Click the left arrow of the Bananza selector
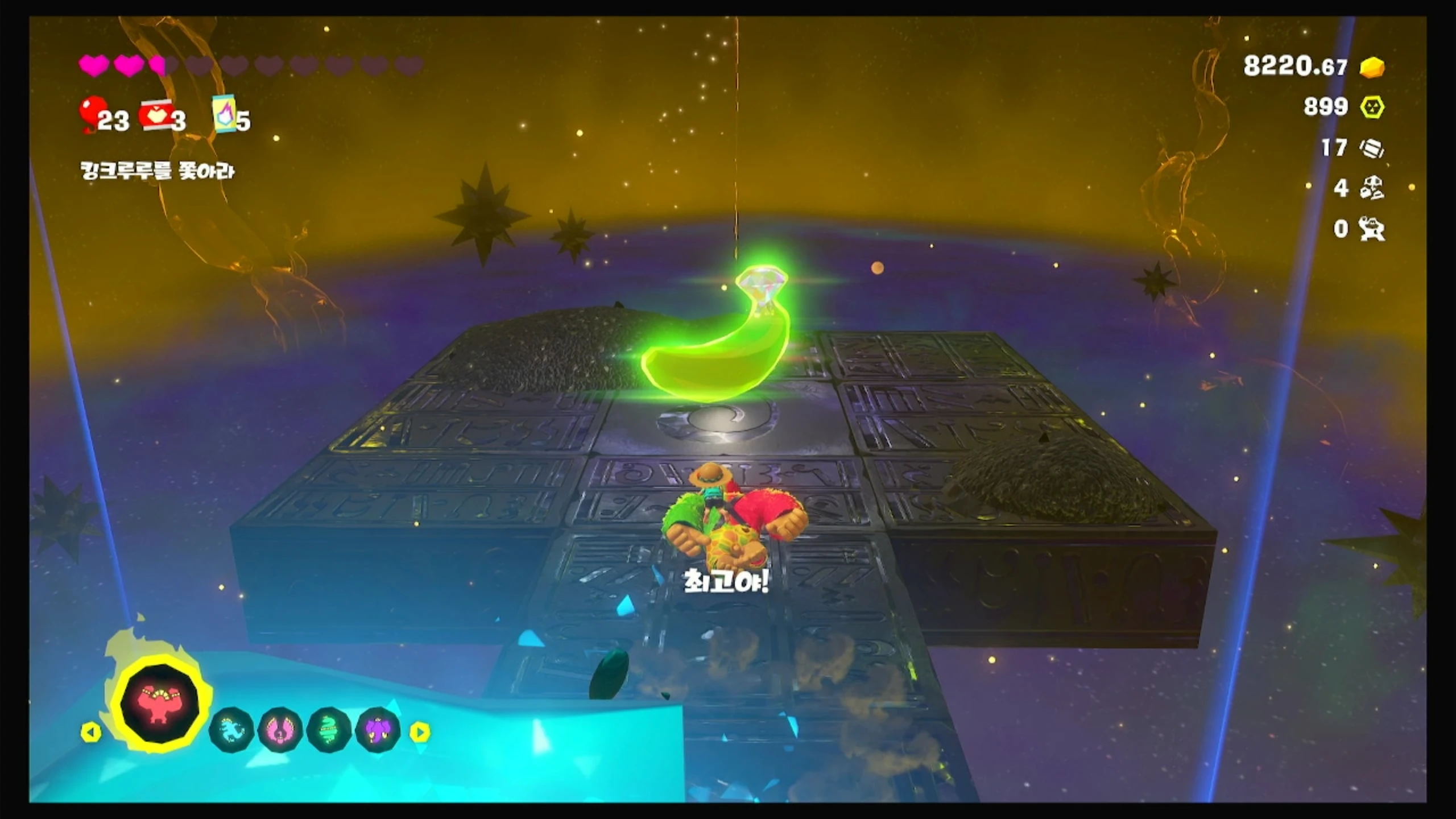Image resolution: width=1456 pixels, height=819 pixels. [90, 733]
